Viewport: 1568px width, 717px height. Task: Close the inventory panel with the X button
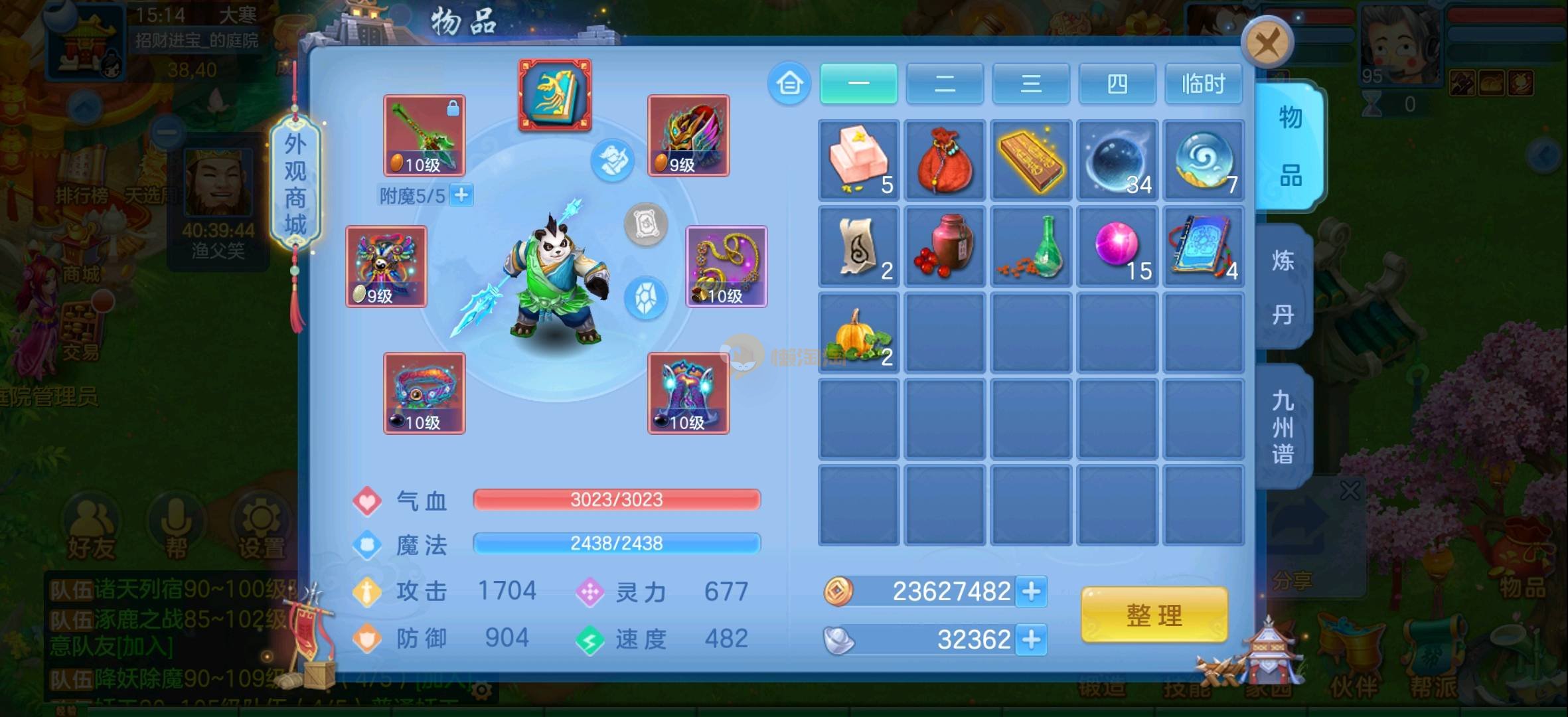tap(1267, 43)
